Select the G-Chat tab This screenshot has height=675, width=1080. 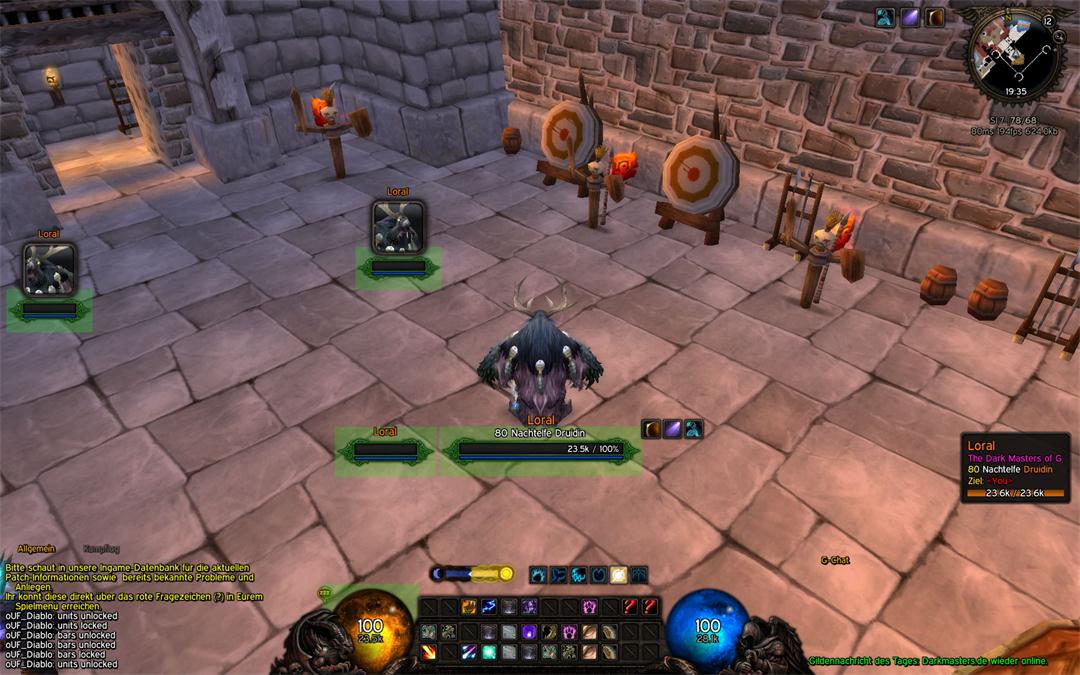point(835,560)
